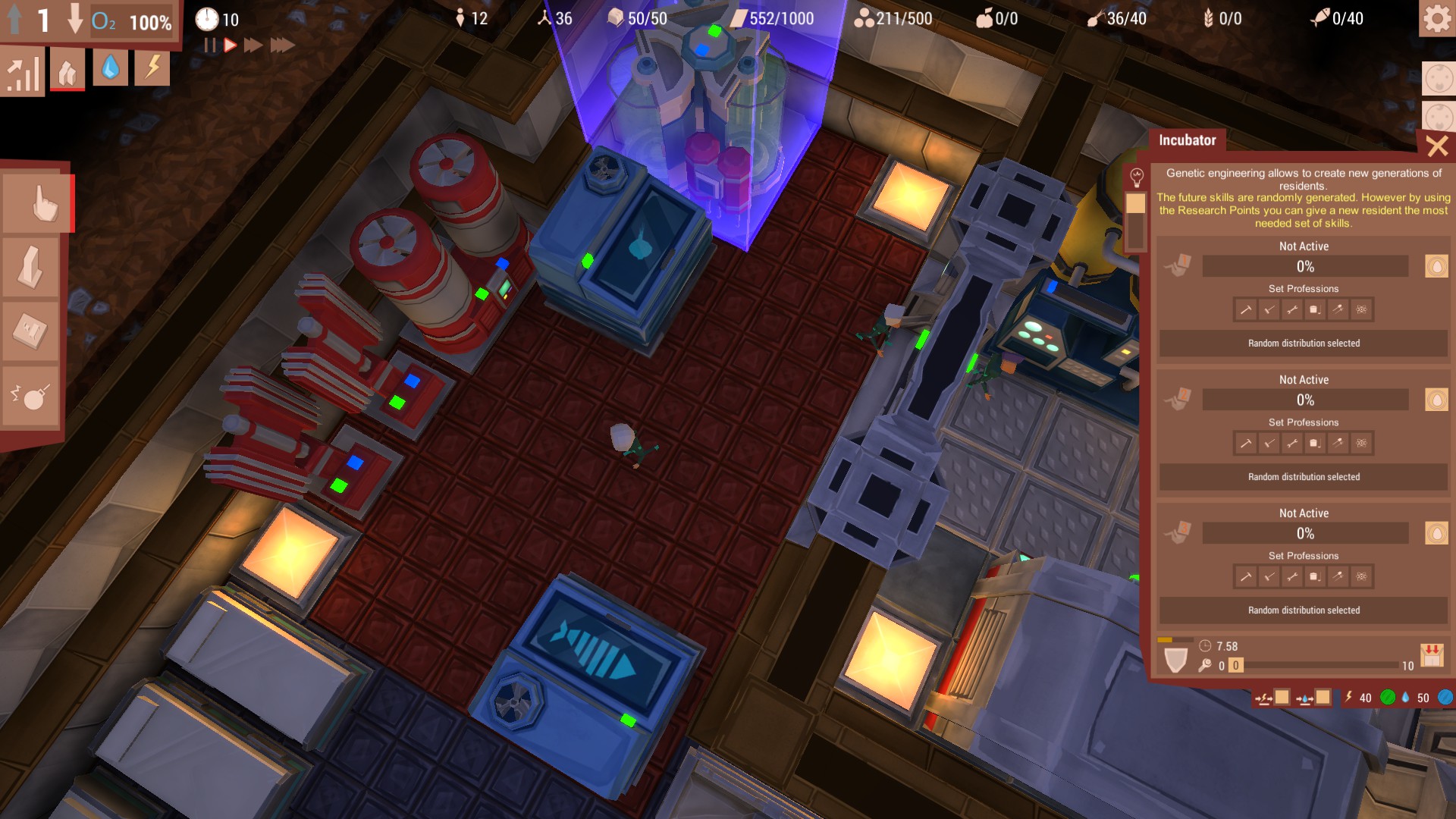
Task: Open first slot's Random distribution selector
Action: [1304, 343]
